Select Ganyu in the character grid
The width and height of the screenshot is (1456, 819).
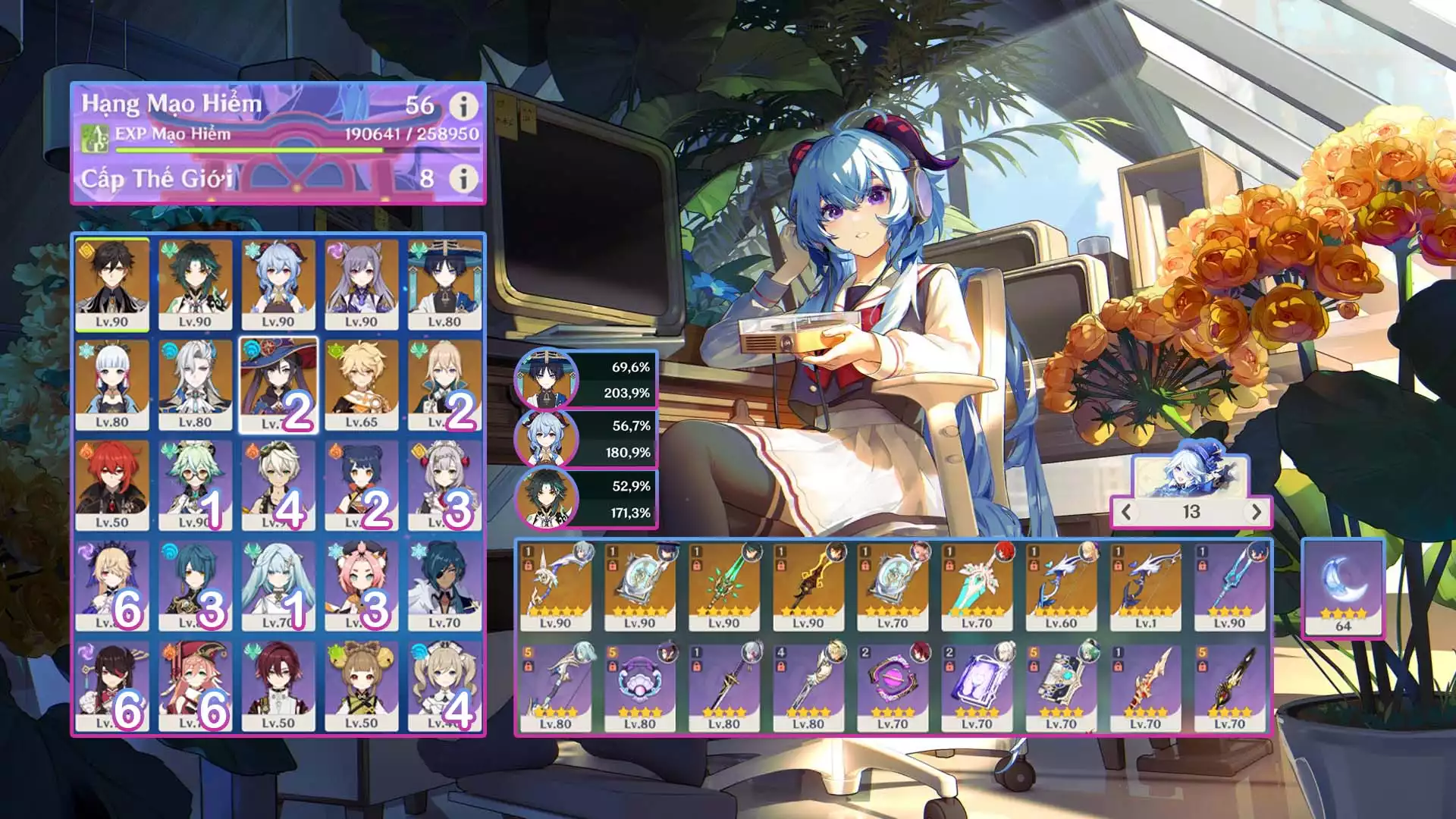tap(278, 284)
